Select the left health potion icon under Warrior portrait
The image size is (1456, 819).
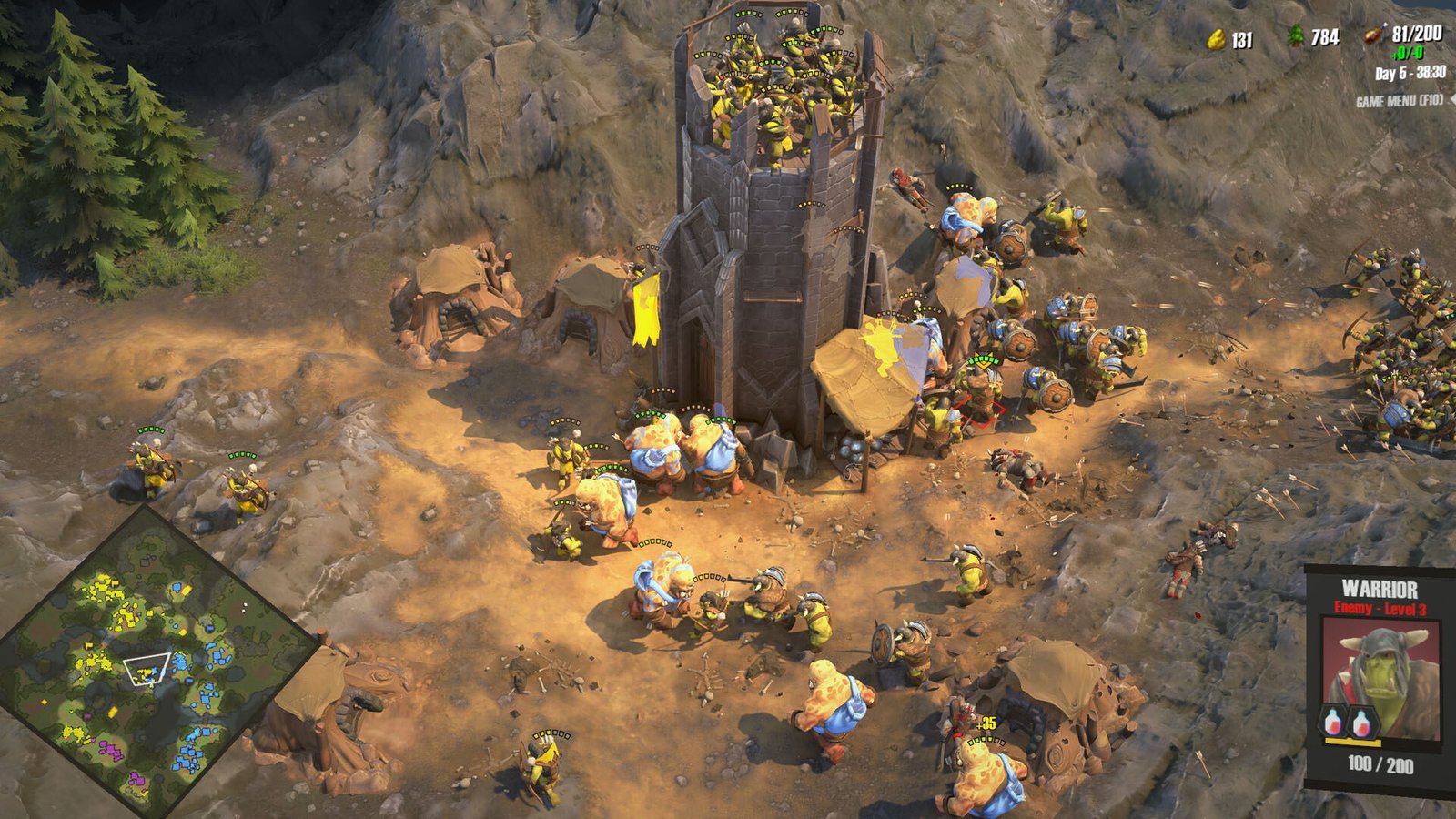(x=1332, y=722)
